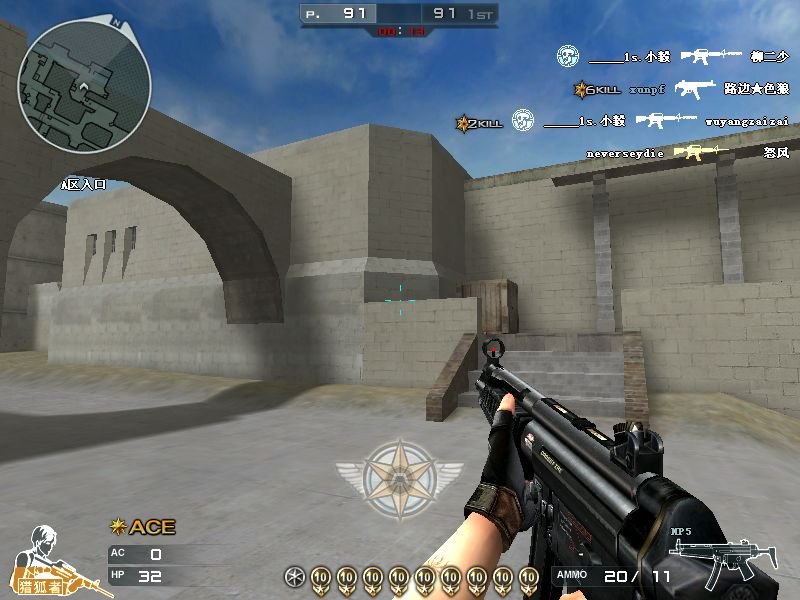
Task: Click the 6 KILL feed entry
Action: coord(681,89)
